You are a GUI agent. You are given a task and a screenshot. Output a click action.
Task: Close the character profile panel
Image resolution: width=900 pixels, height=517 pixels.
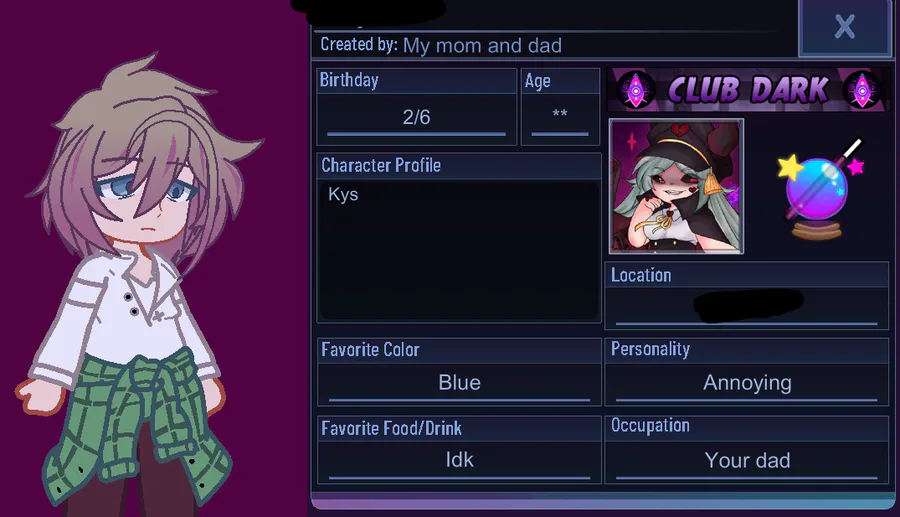[x=844, y=28]
